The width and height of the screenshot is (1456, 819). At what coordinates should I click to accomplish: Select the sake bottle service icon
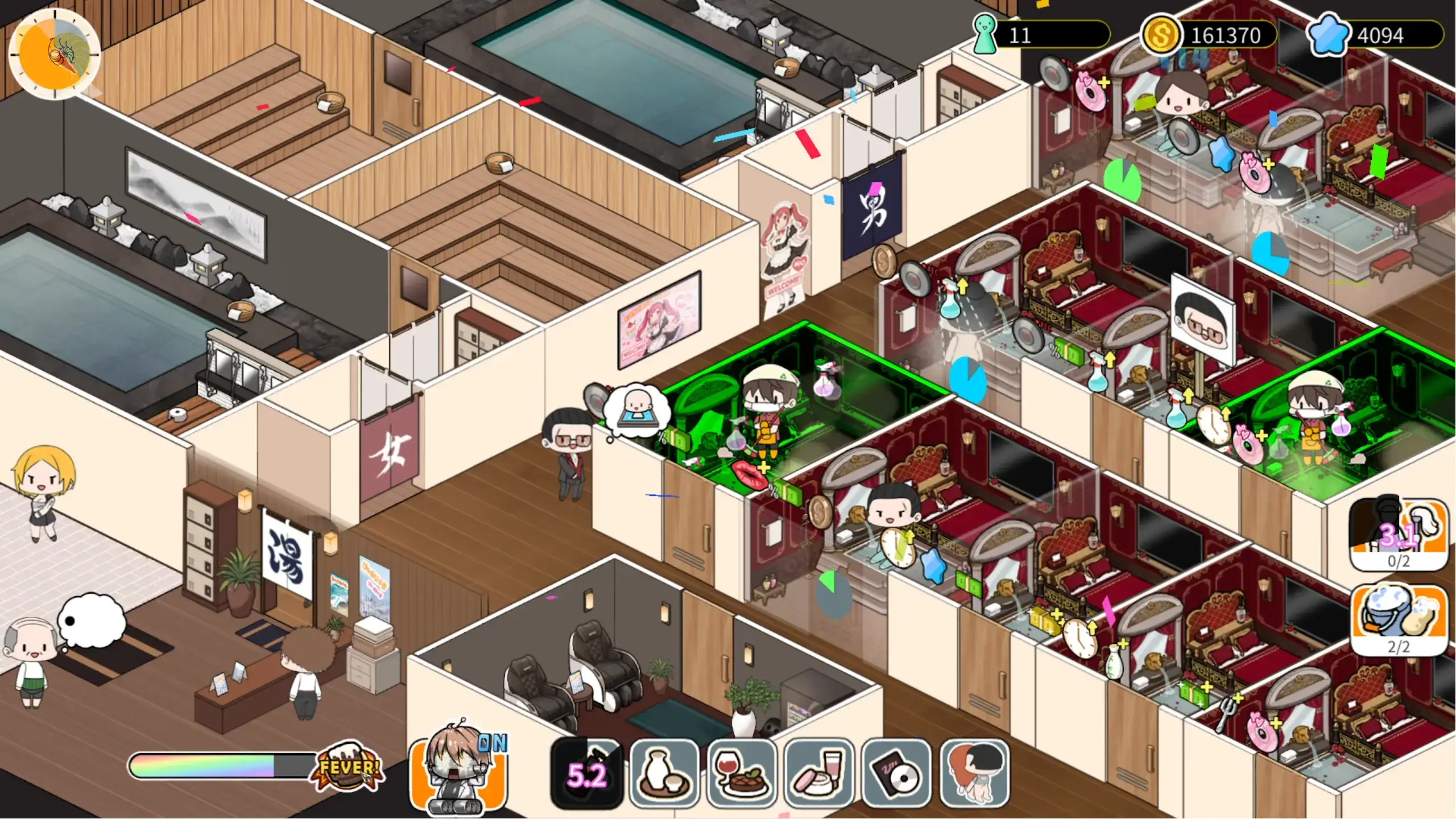pyautogui.click(x=664, y=773)
